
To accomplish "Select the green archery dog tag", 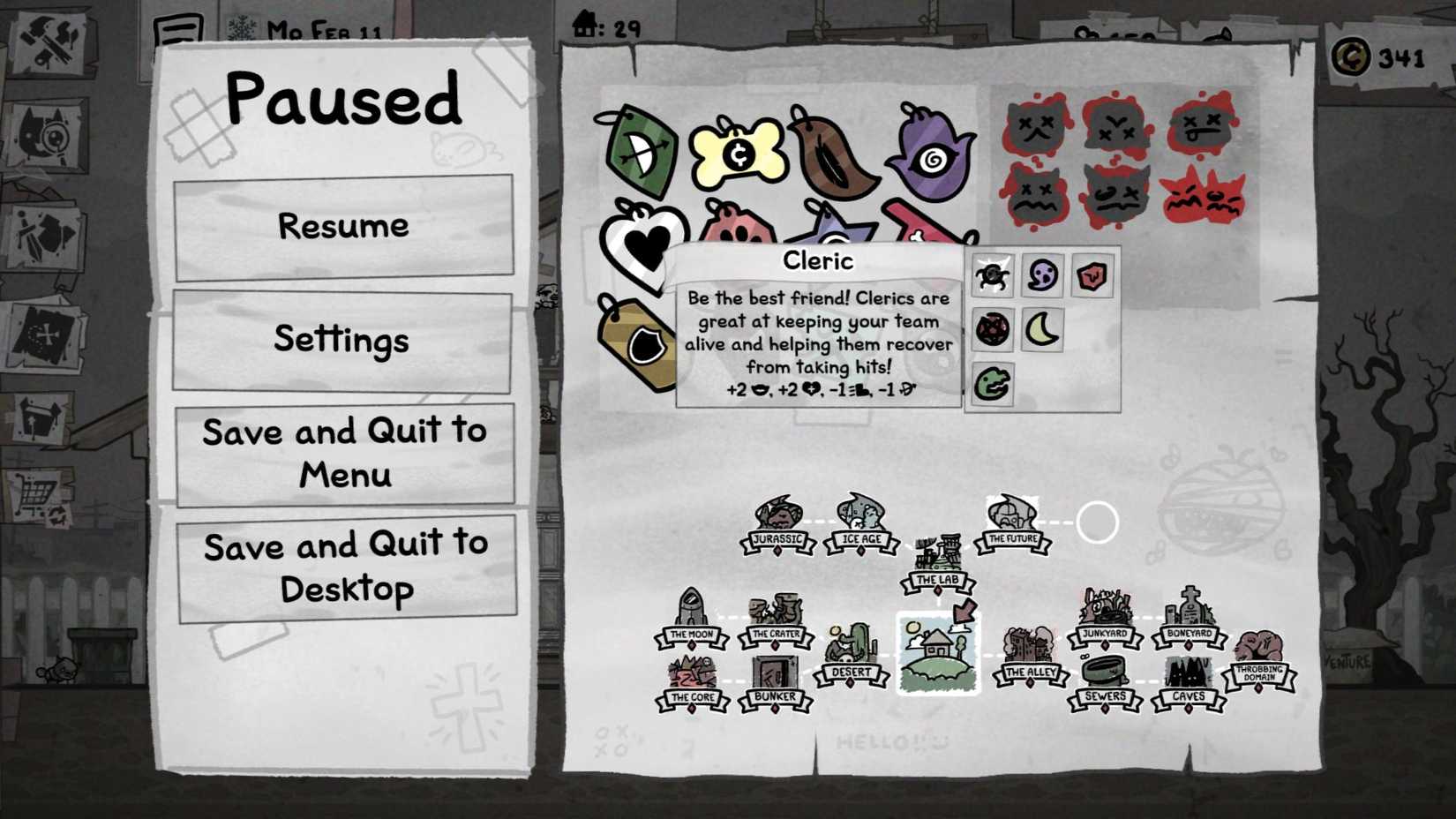I will (644, 154).
